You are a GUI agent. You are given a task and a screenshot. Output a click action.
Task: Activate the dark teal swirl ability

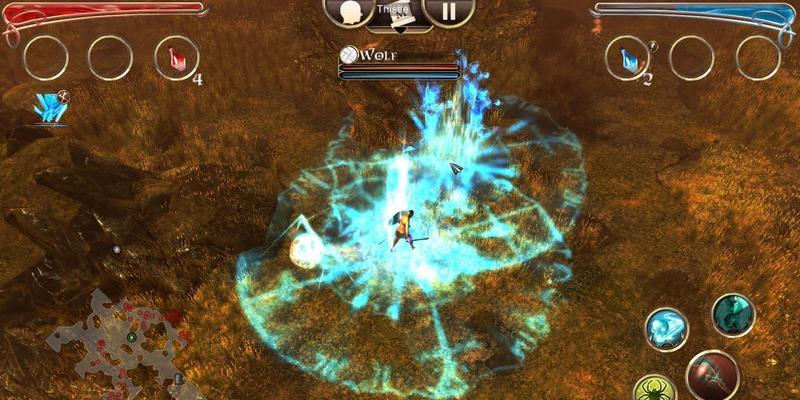[732, 314]
